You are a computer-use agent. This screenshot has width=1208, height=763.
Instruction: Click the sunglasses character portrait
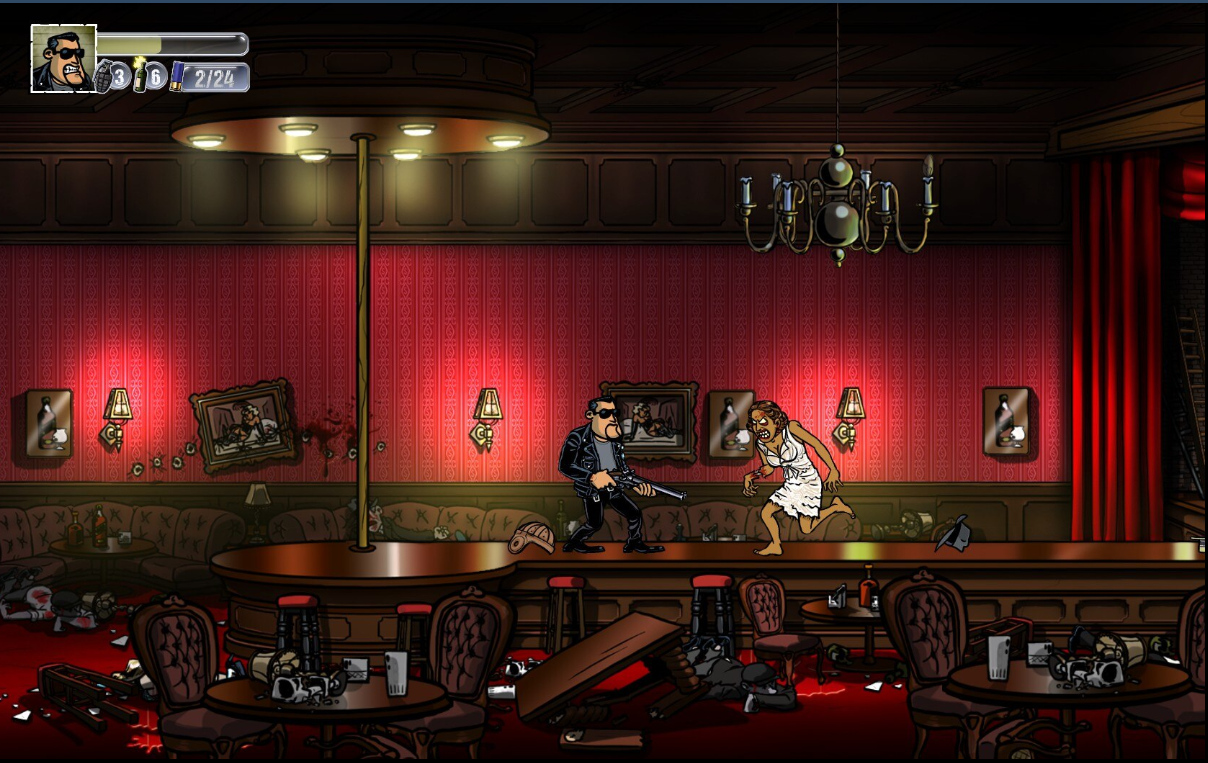coord(64,58)
